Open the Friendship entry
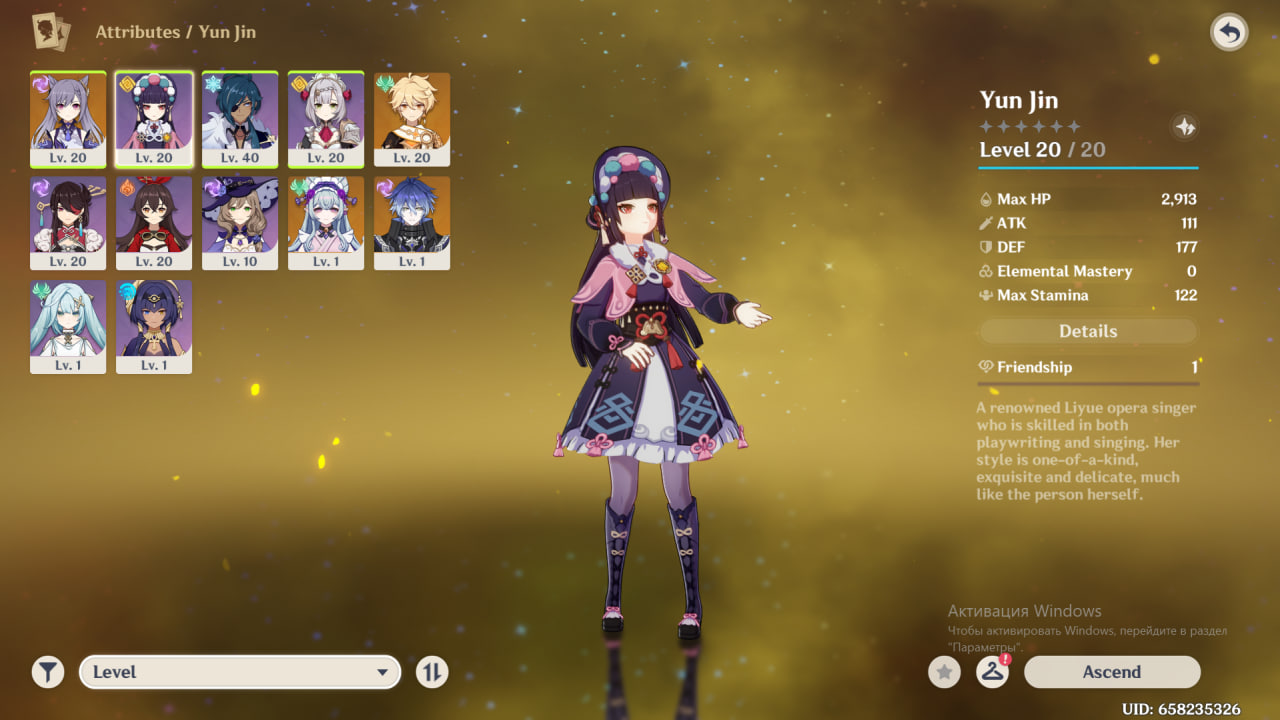The height and width of the screenshot is (720, 1280). pos(1088,367)
